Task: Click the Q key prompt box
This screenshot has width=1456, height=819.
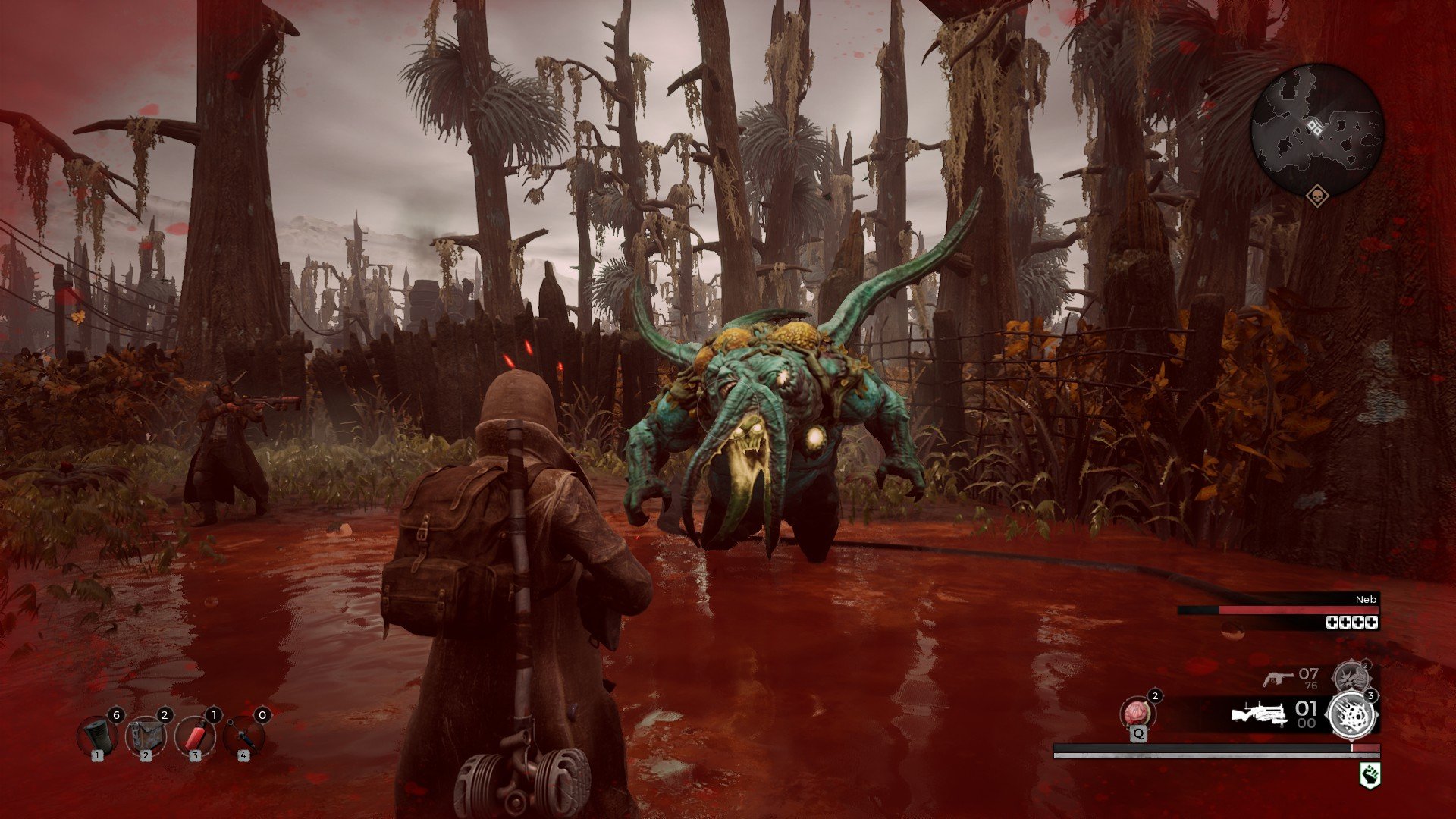Action: tap(1137, 734)
